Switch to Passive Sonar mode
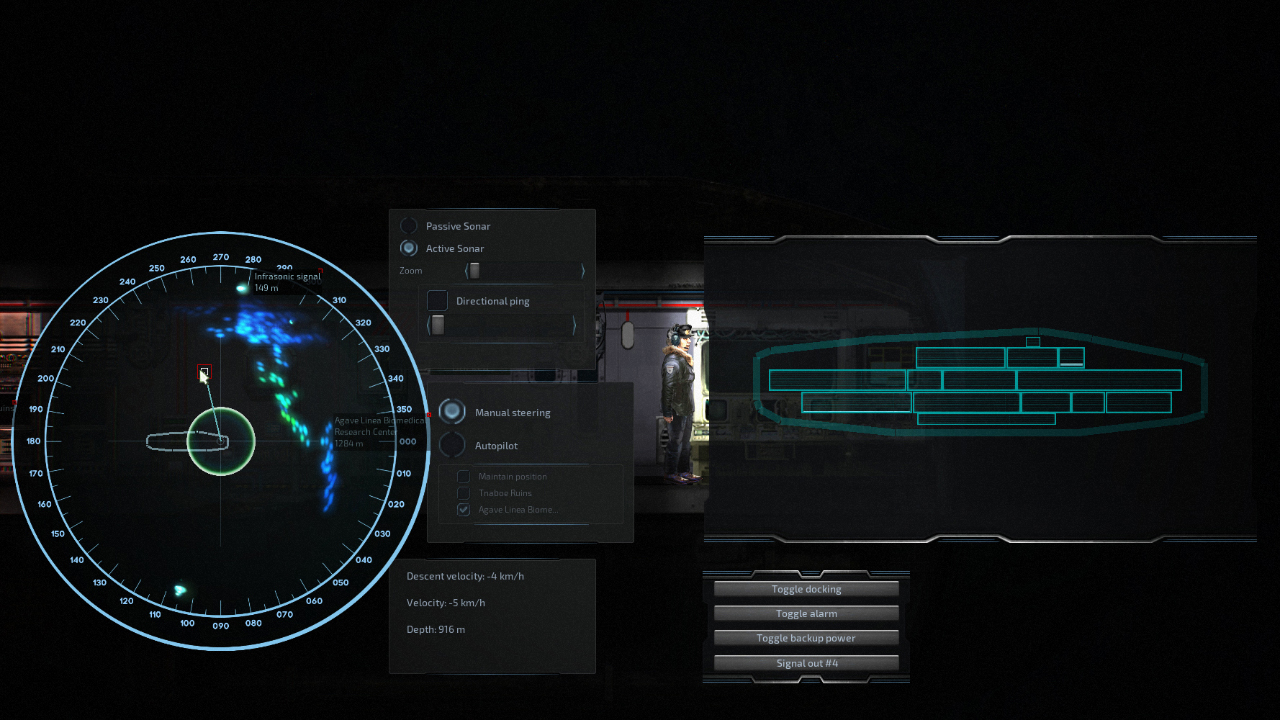This screenshot has height=720, width=1280. tap(409, 225)
